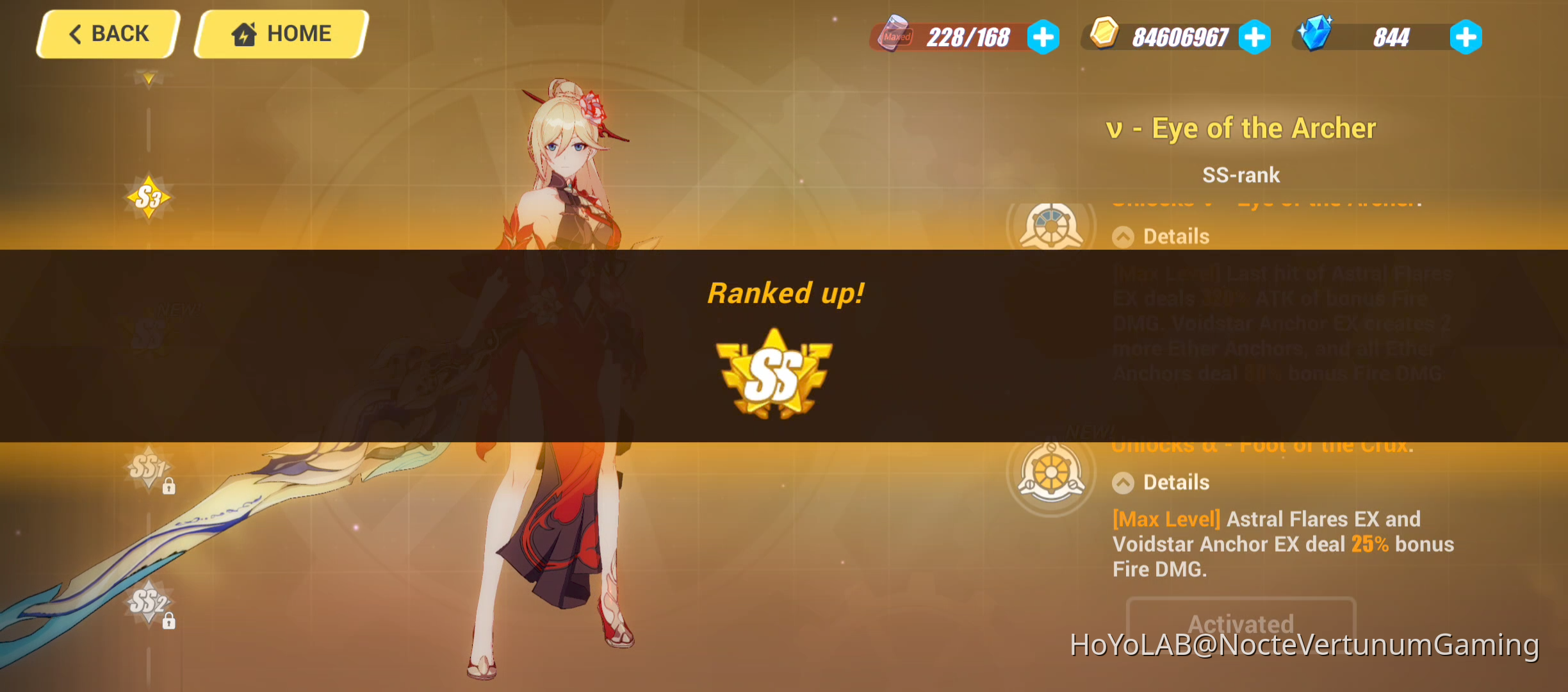Image resolution: width=1568 pixels, height=692 pixels.
Task: Collapse the Foot of the Crux Details section
Action: pos(1122,482)
